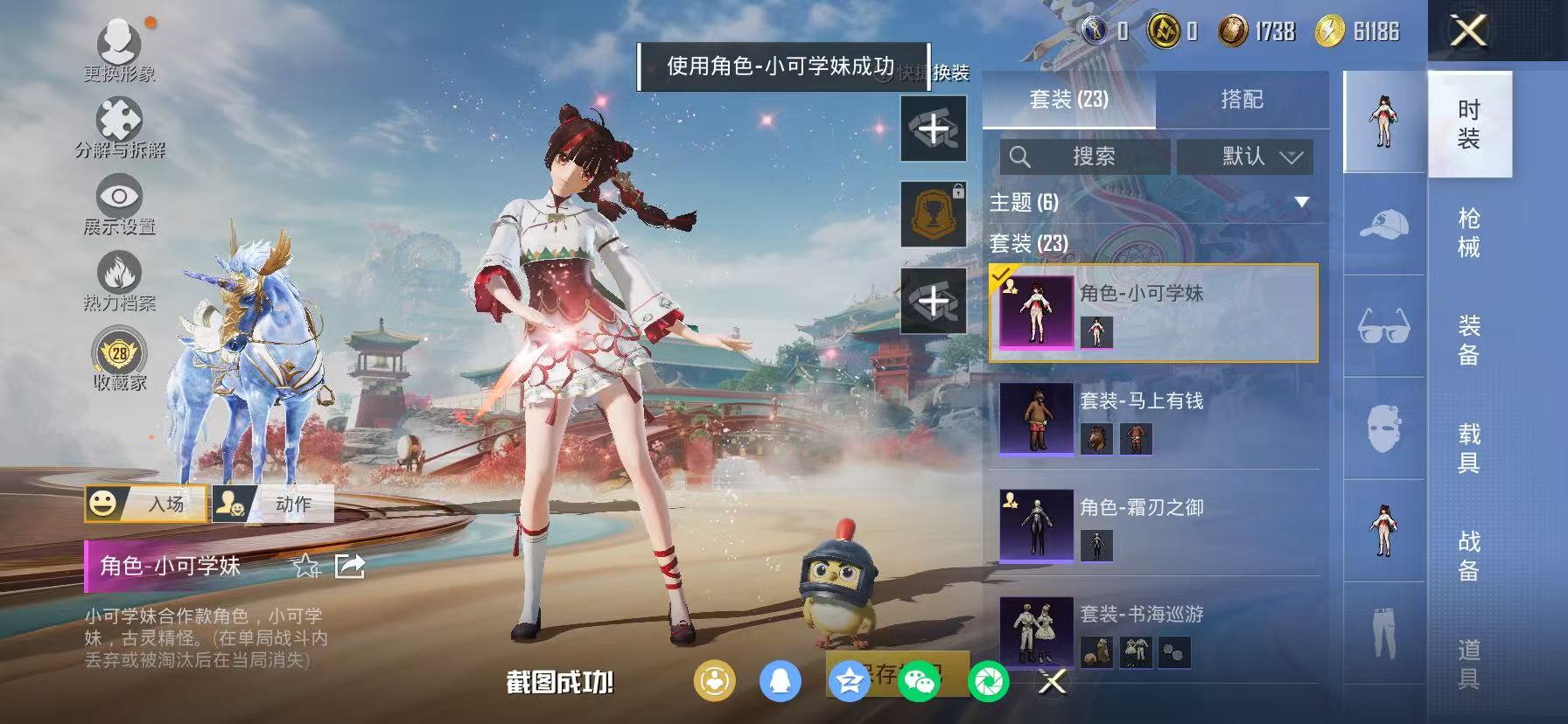1568x724 pixels.
Task: Click the search magnifier in the outfit panel
Action: point(1021,157)
